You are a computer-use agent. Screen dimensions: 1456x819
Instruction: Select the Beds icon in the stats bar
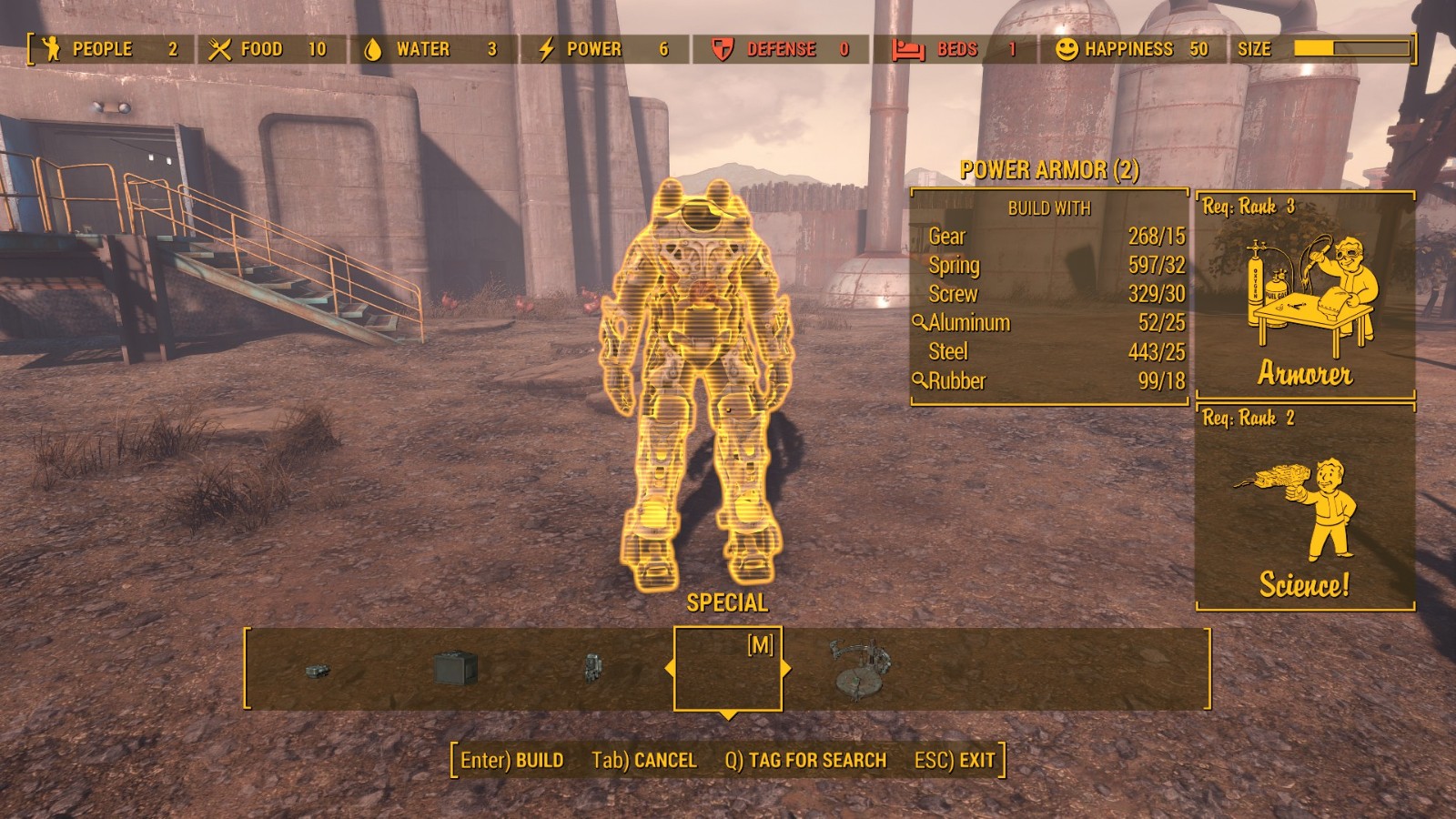click(908, 49)
